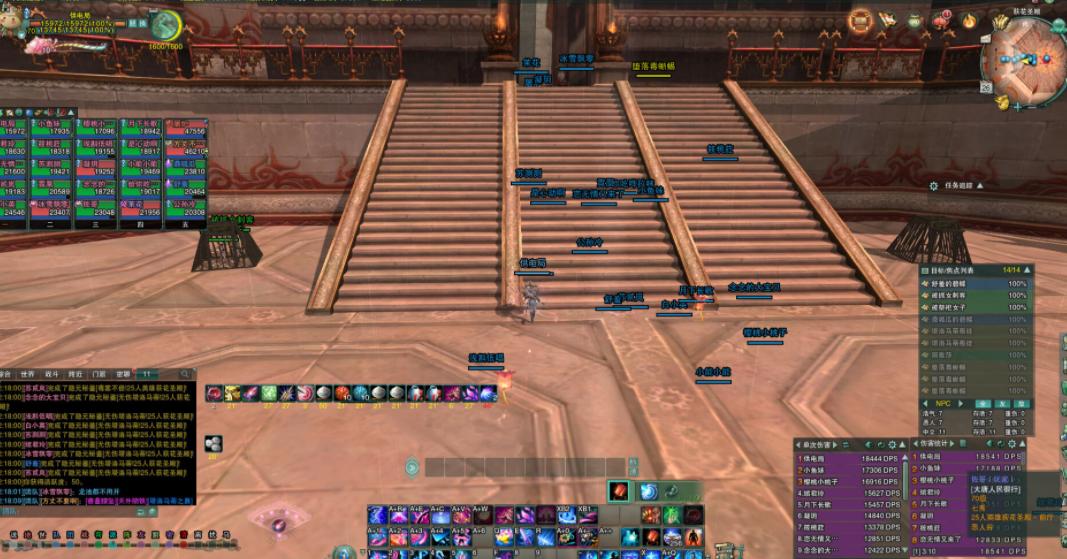Open the flame icon beside the minimap
Screen dimensions: 1067x559
point(968,20)
